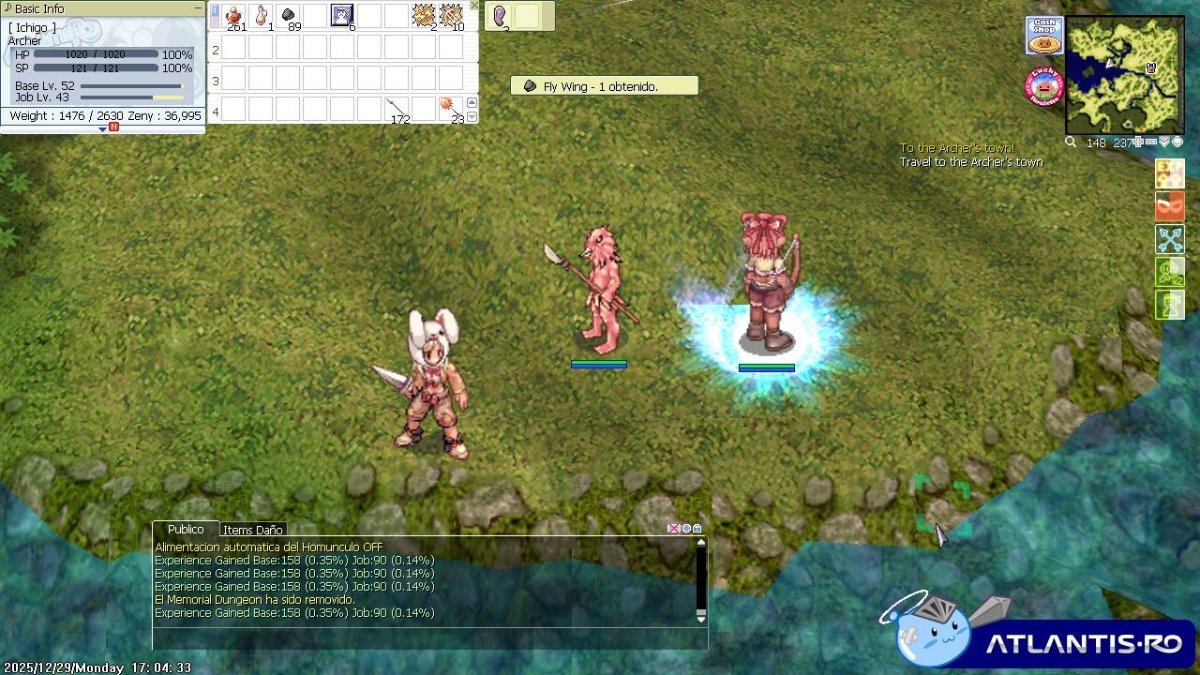Viewport: 1200px width, 675px height.
Task: Select the Fly Wing hotbar slot
Action: tap(287, 15)
